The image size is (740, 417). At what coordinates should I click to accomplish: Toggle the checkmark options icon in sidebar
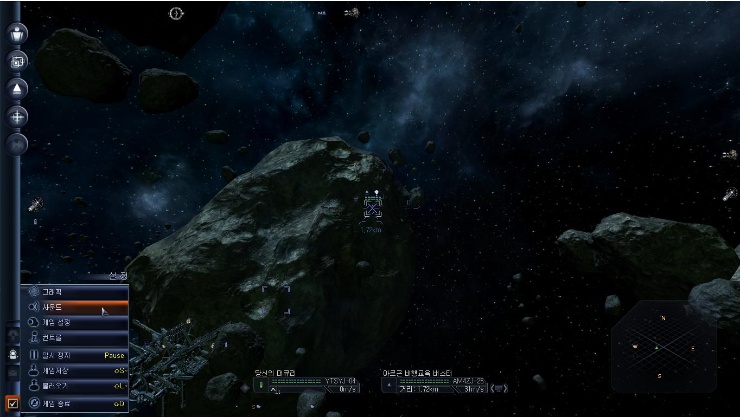[13, 403]
